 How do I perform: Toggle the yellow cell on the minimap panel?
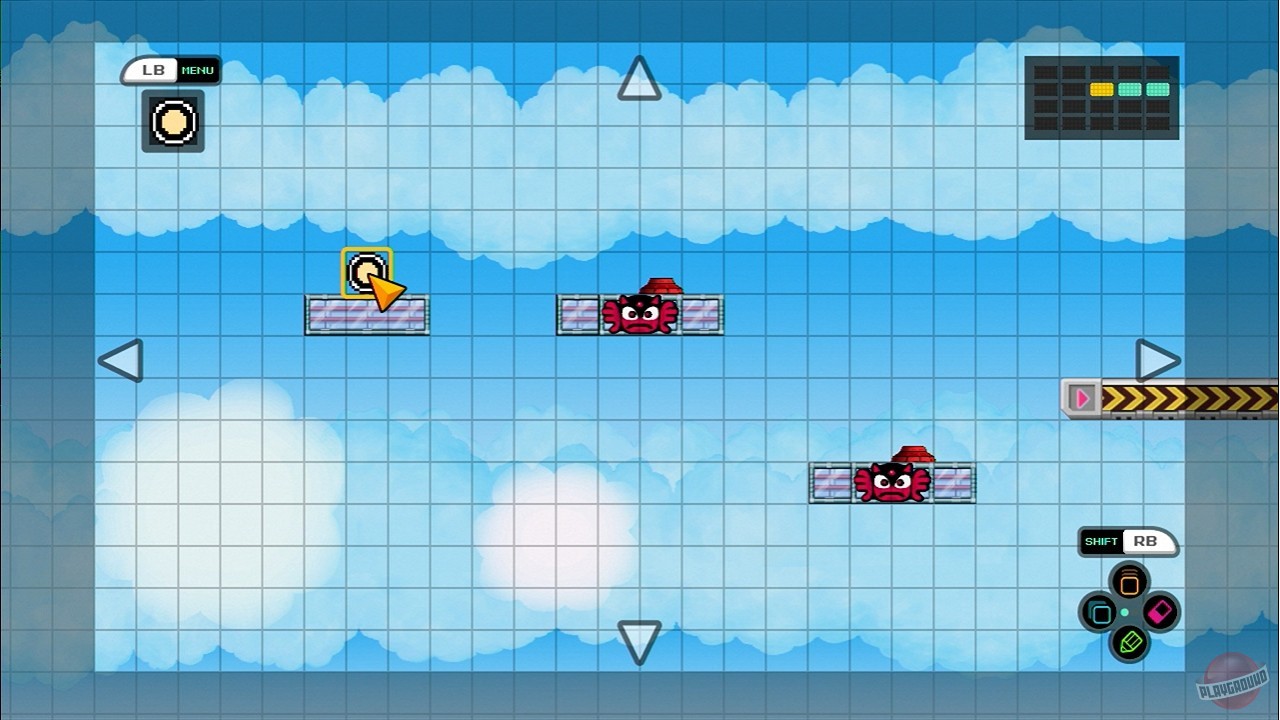click(x=1102, y=89)
